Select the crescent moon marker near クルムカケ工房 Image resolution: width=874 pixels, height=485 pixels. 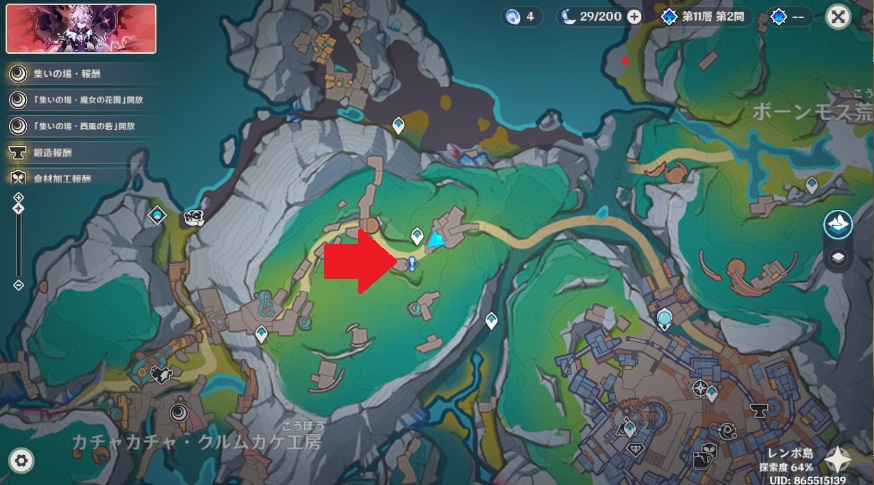pos(179,410)
